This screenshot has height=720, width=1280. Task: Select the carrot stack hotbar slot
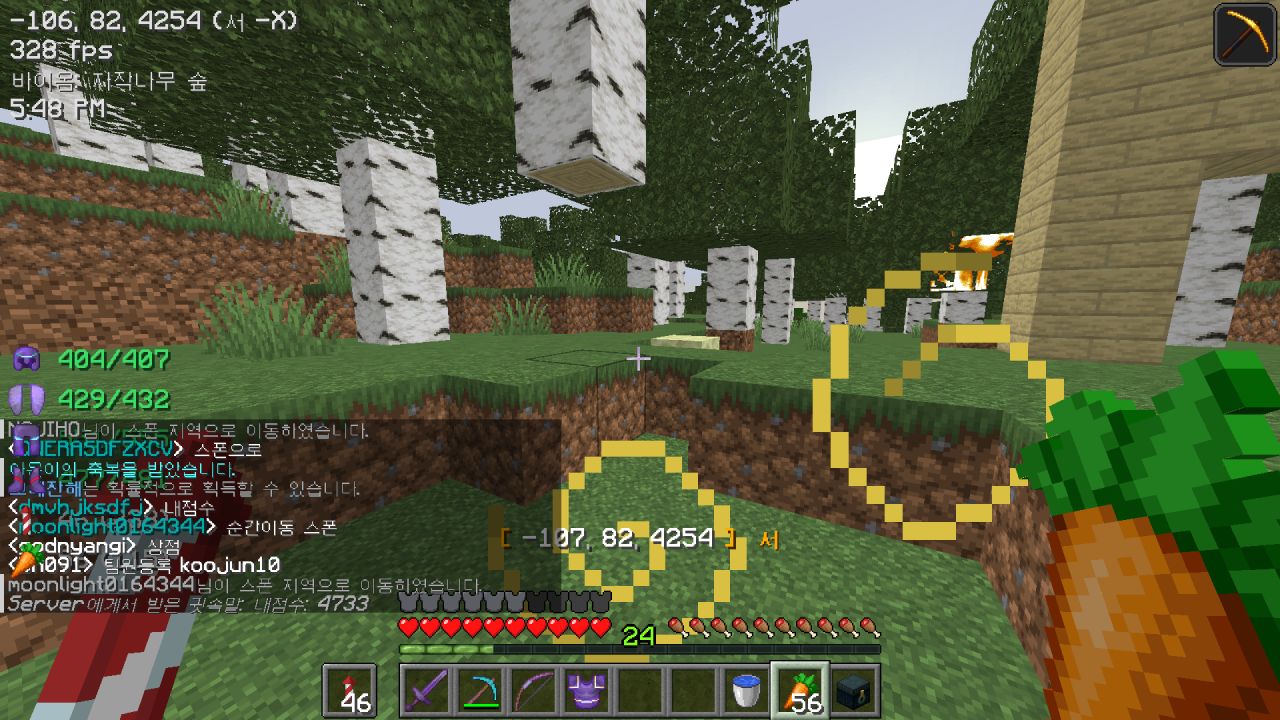pyautogui.click(x=800, y=691)
